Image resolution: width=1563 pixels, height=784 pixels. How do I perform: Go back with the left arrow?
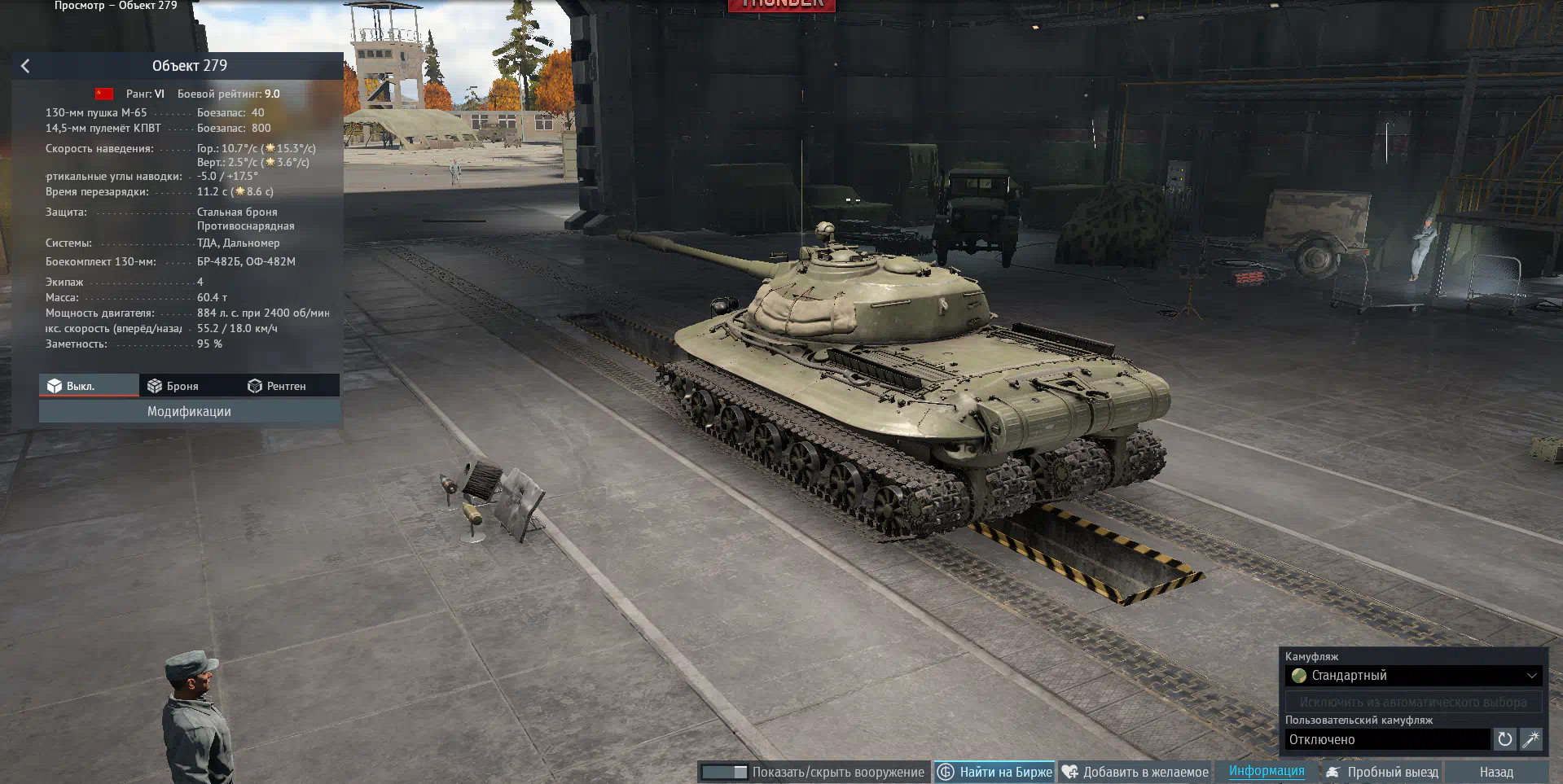25,66
